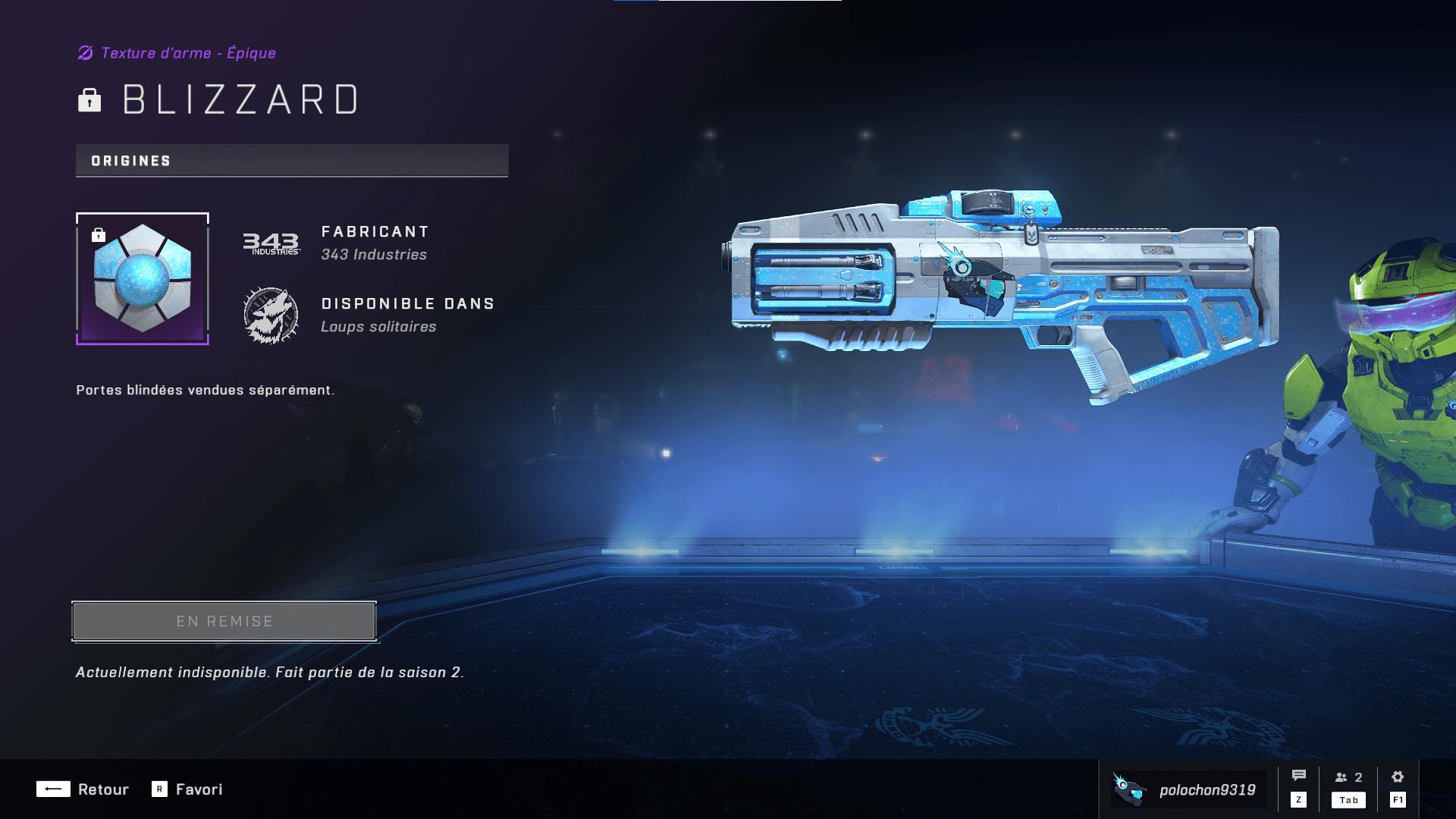Select the ORIGINES section header
The height and width of the screenshot is (819, 1456).
coord(292,161)
